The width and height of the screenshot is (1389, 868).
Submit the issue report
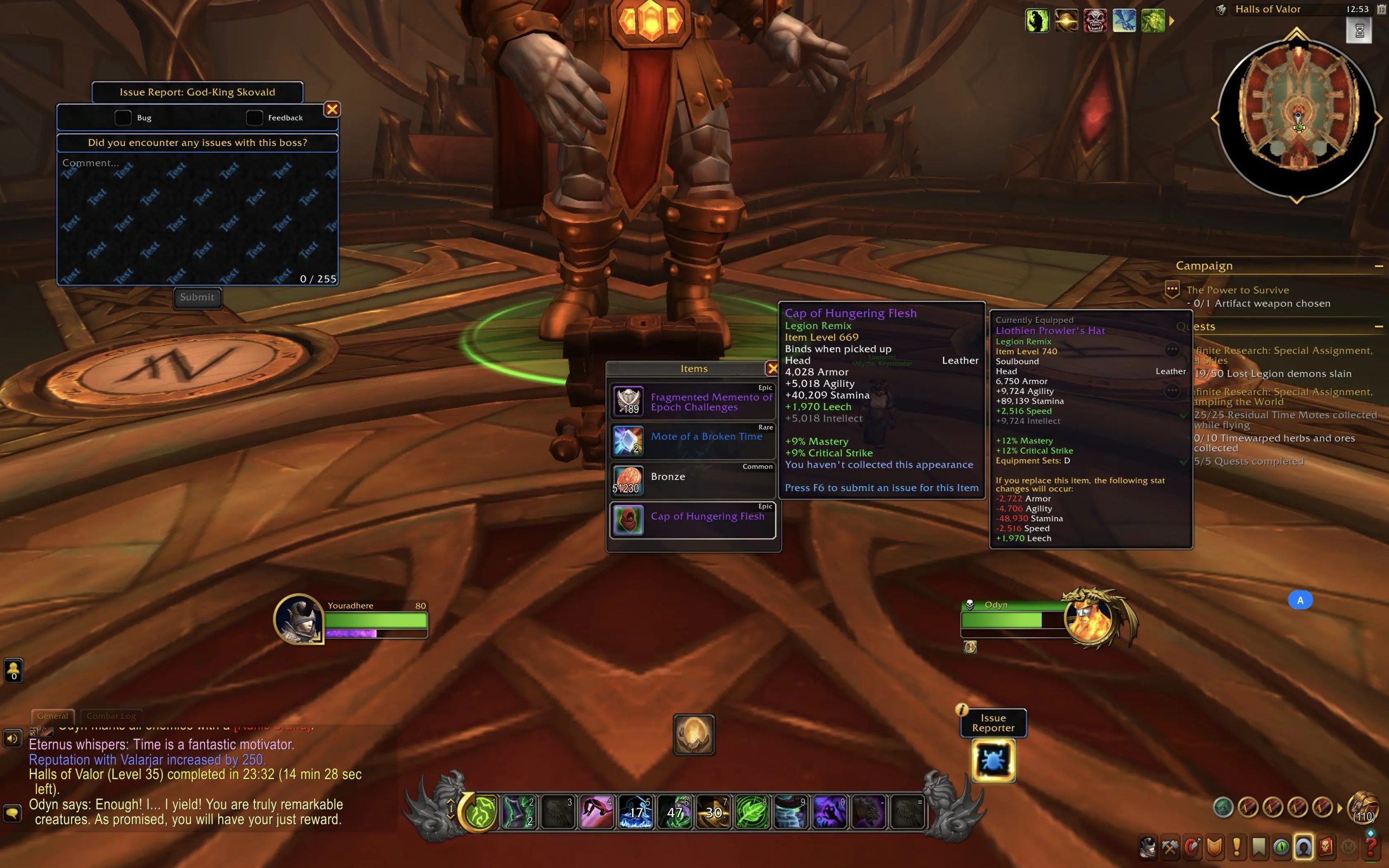point(197,297)
